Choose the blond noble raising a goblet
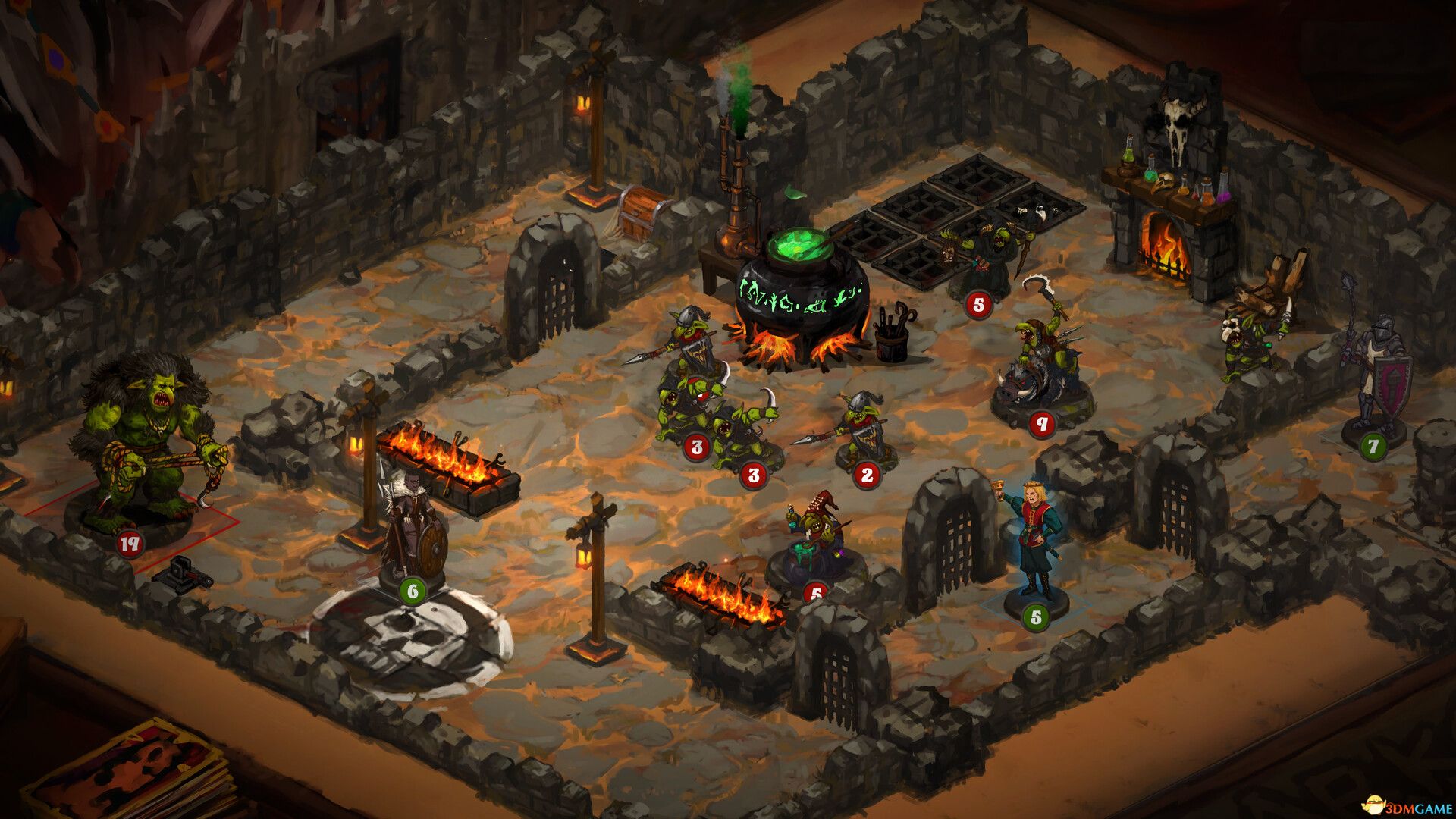Image resolution: width=1456 pixels, height=819 pixels. pos(1033,538)
